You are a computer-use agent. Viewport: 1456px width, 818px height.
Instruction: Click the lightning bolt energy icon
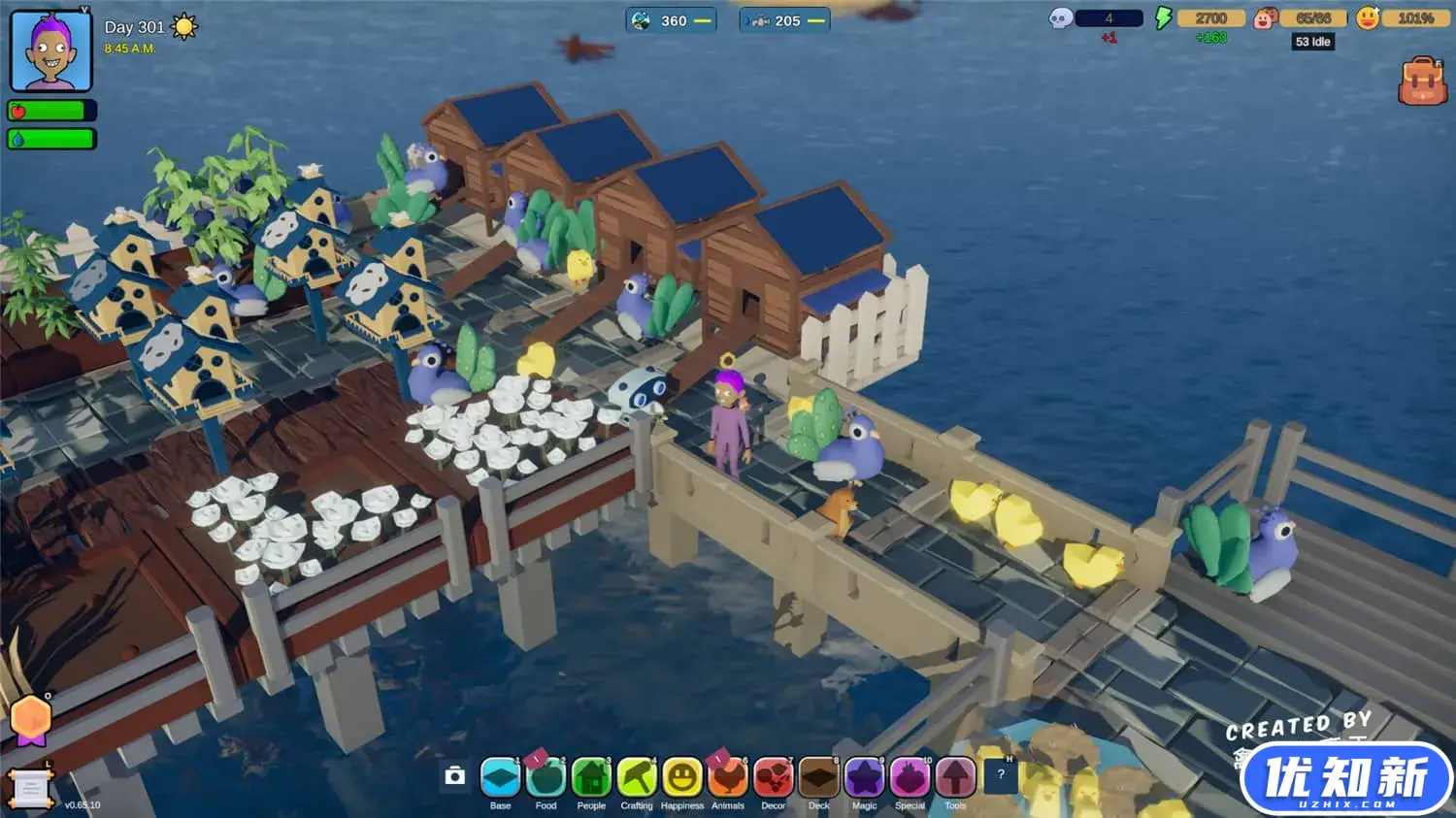coord(1163,18)
